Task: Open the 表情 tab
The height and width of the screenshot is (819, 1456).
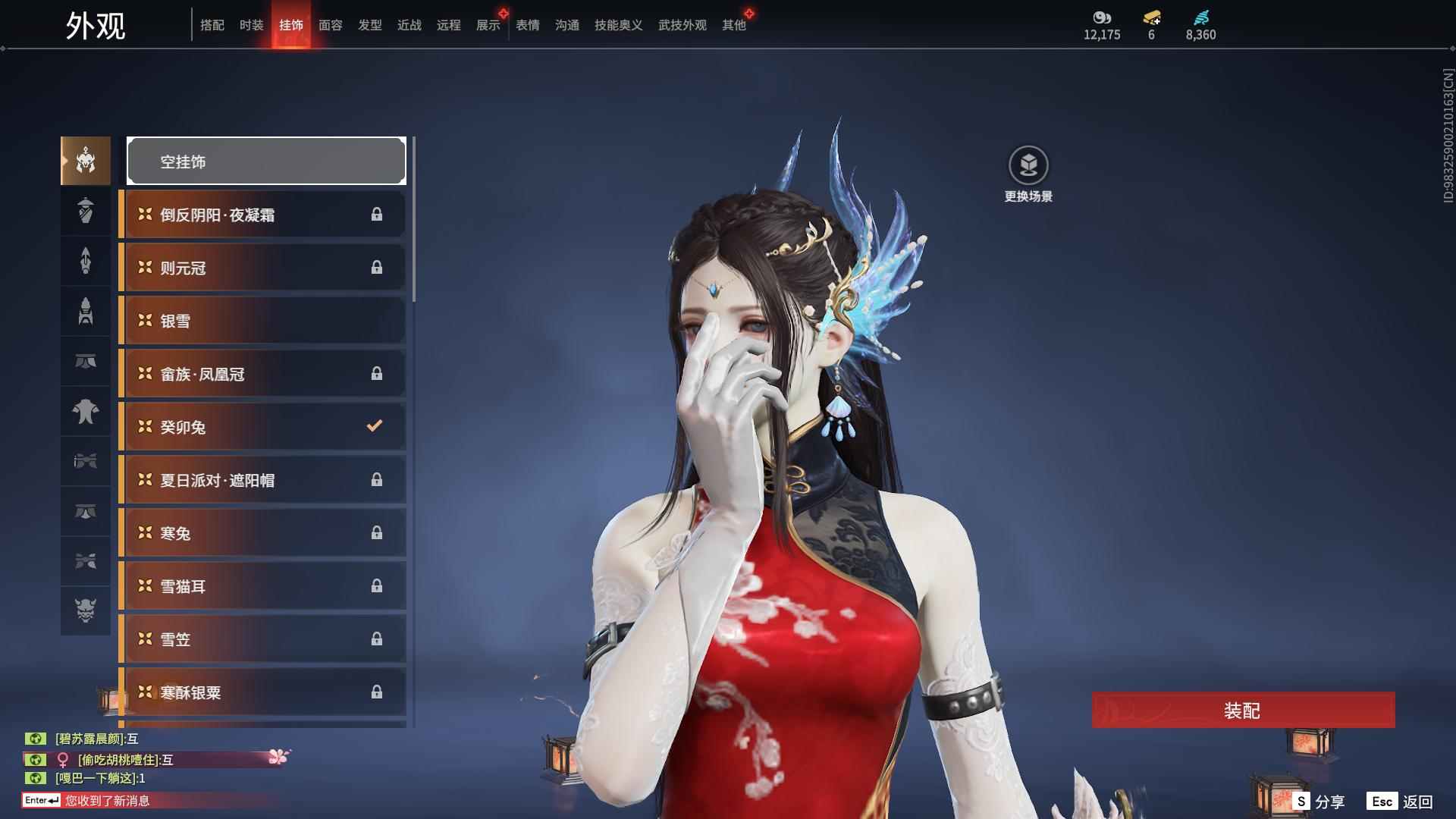Action: [x=527, y=25]
